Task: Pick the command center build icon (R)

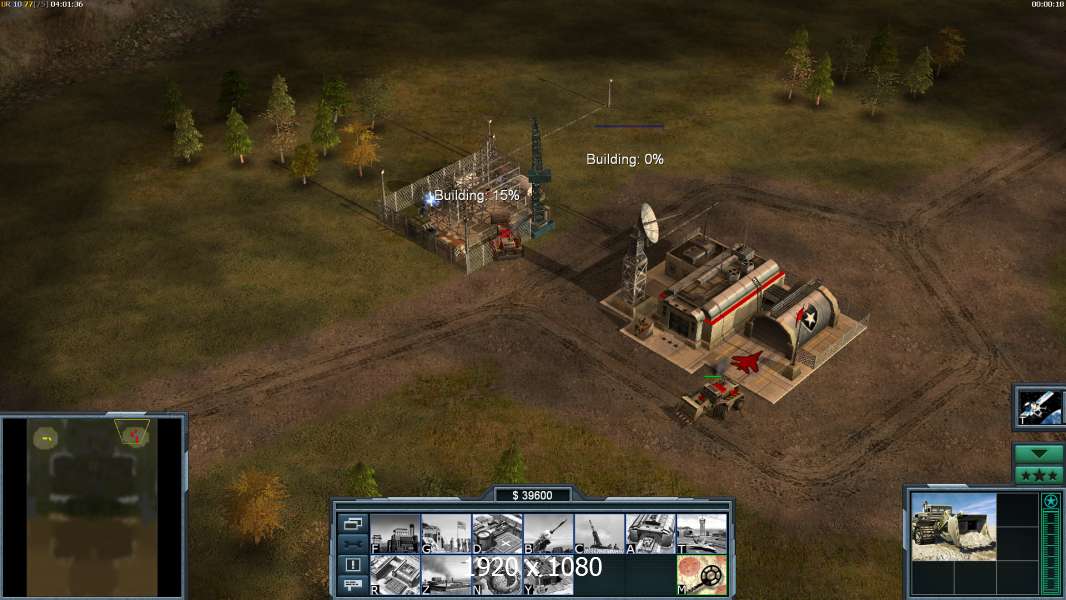Action: 395,575
